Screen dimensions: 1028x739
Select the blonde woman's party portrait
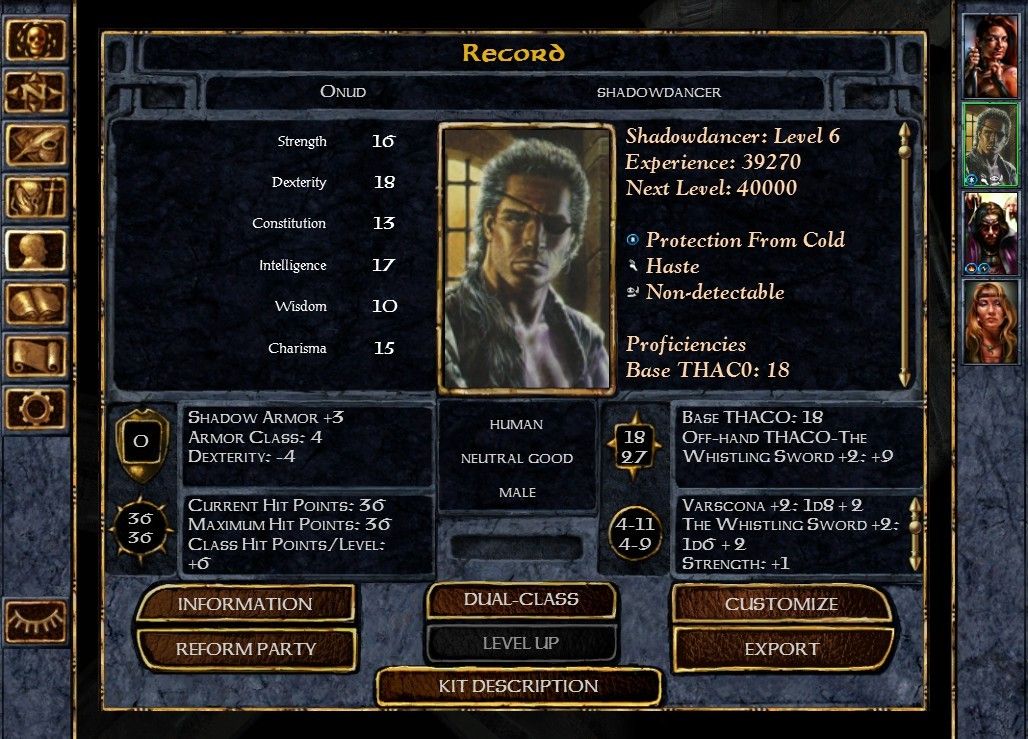click(x=990, y=321)
